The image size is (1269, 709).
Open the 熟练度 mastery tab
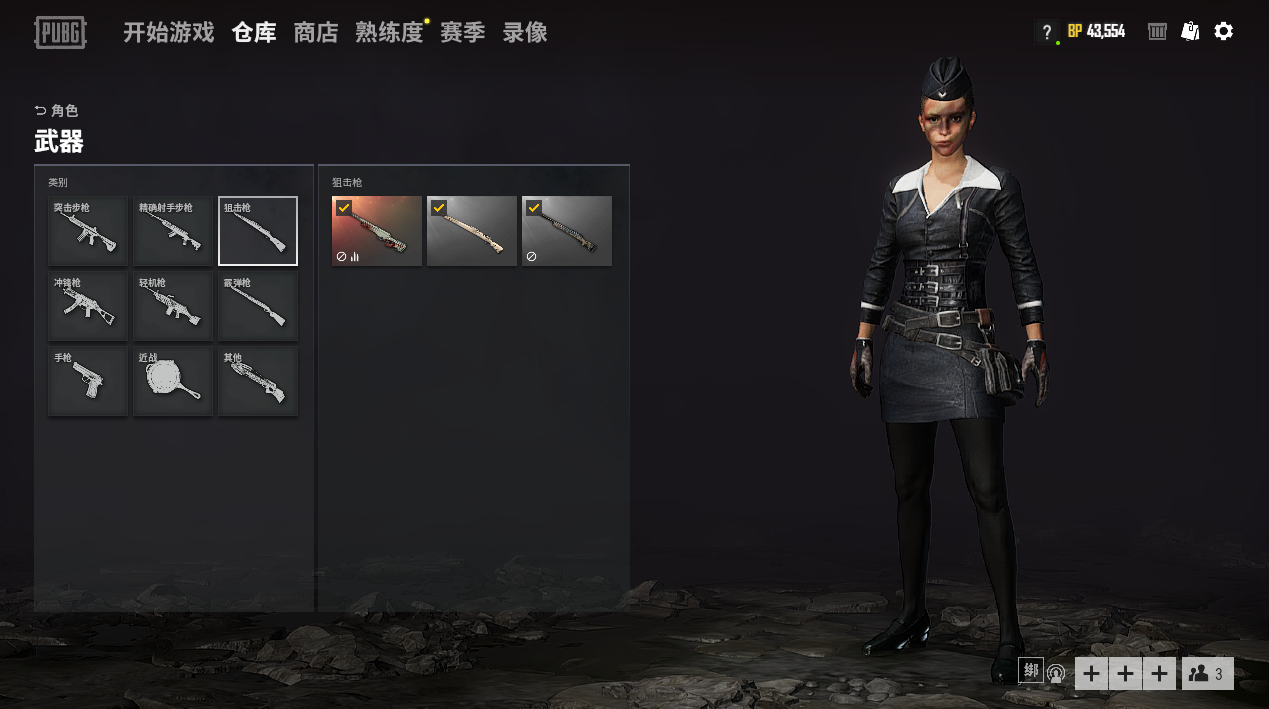[x=389, y=33]
